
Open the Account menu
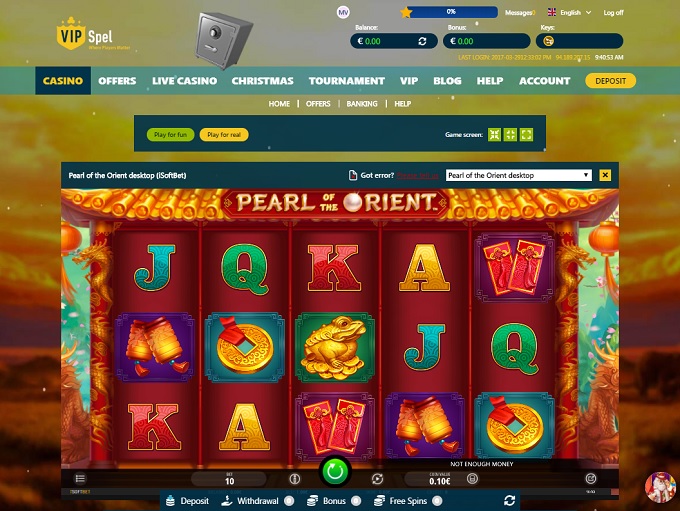(x=545, y=81)
